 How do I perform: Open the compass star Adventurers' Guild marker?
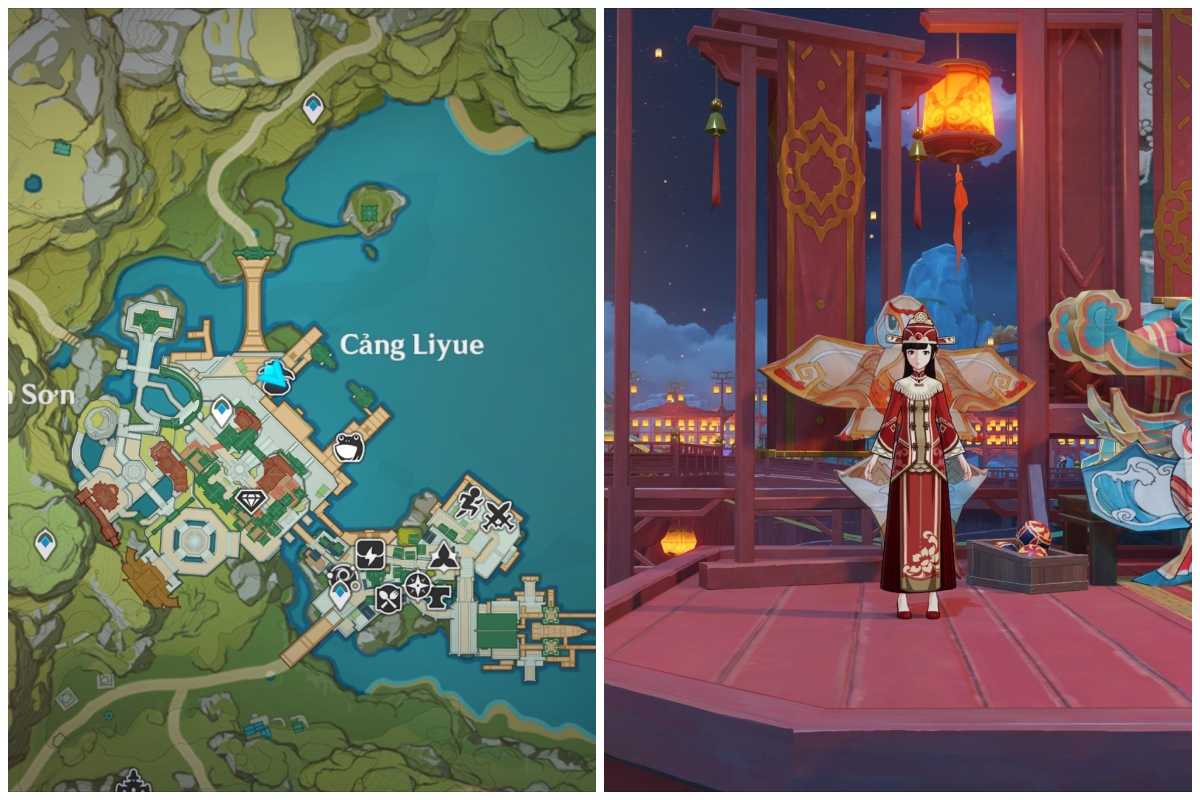[416, 585]
